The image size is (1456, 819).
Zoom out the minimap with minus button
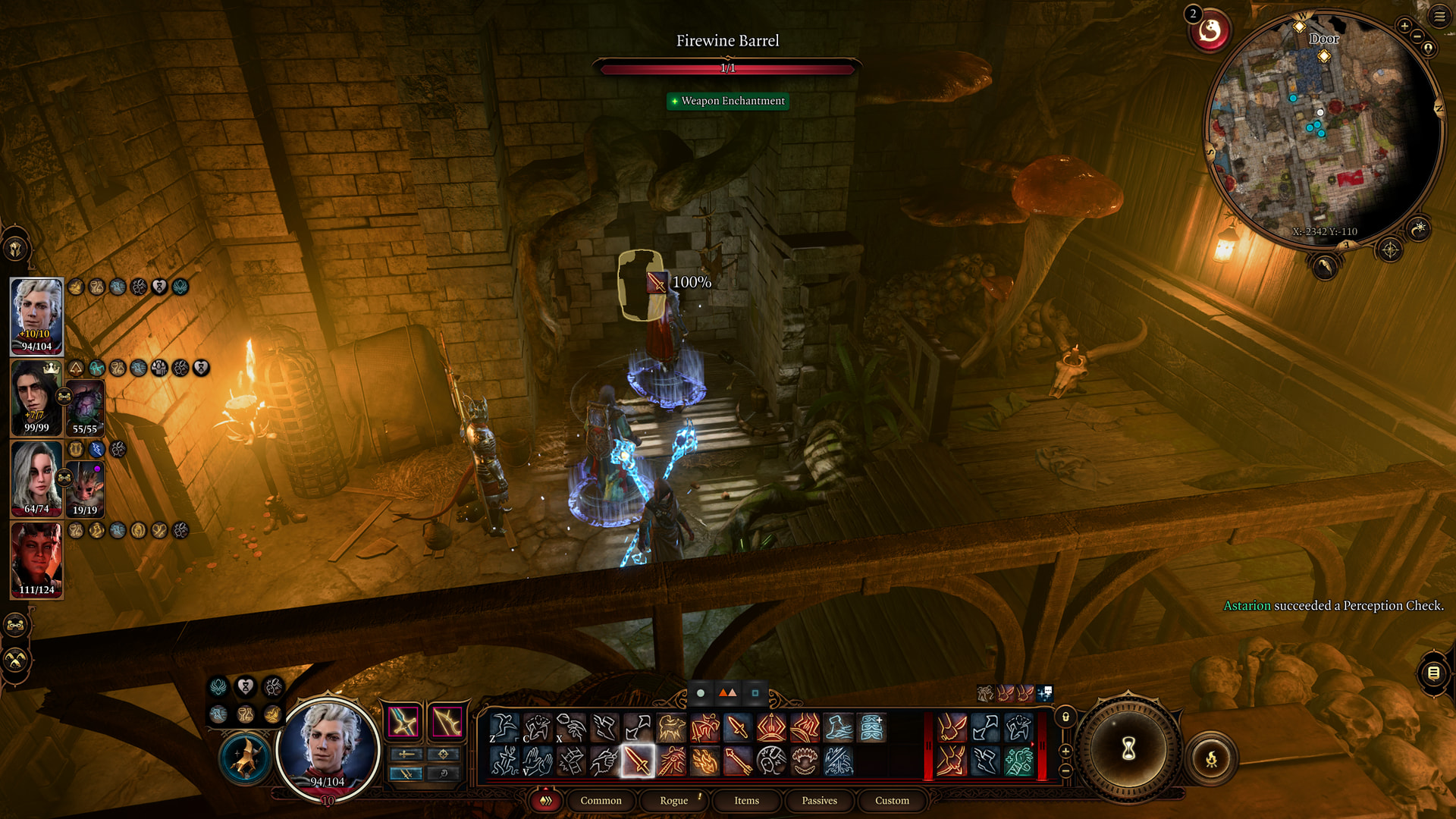coord(1417,36)
